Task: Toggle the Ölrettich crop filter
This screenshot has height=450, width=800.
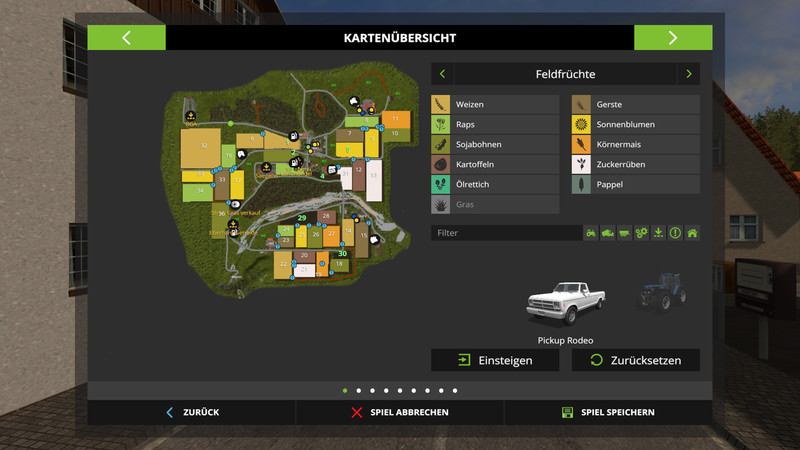Action: (x=495, y=184)
